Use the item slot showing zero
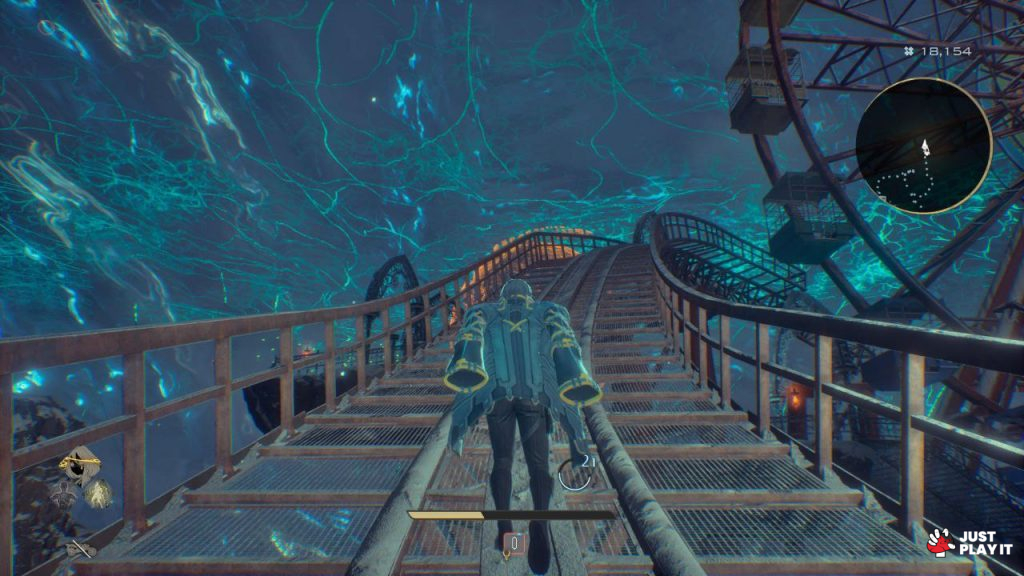Image resolution: width=1024 pixels, height=576 pixels. 514,543
